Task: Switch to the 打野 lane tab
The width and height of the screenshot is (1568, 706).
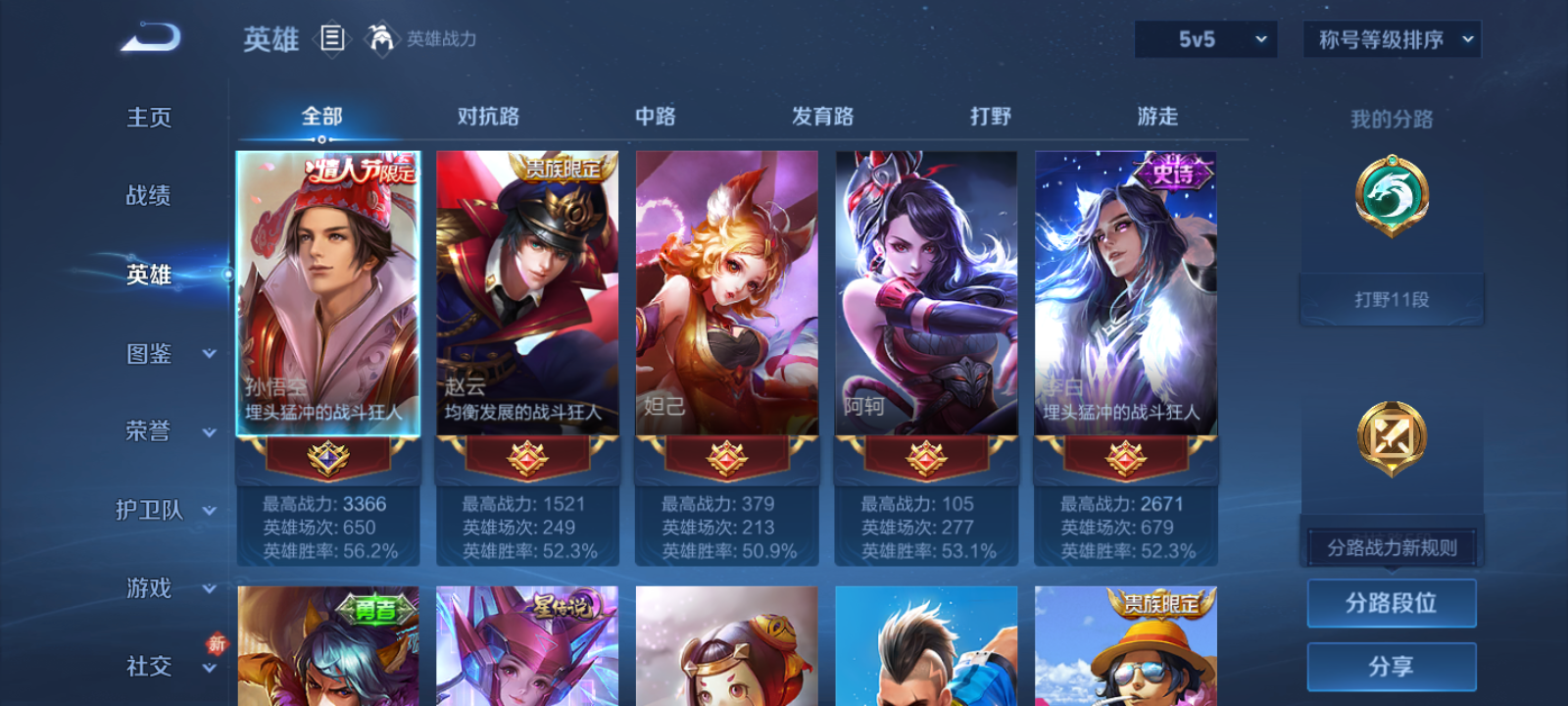Action: click(993, 116)
